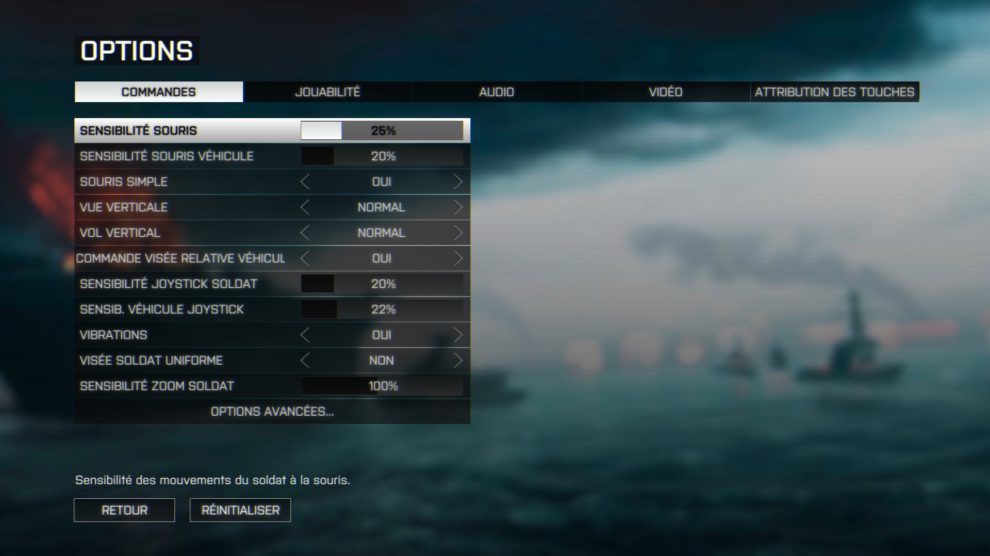Click the left arrow for Commande visée relative véhicule
Image resolution: width=990 pixels, height=556 pixels.
tap(306, 258)
